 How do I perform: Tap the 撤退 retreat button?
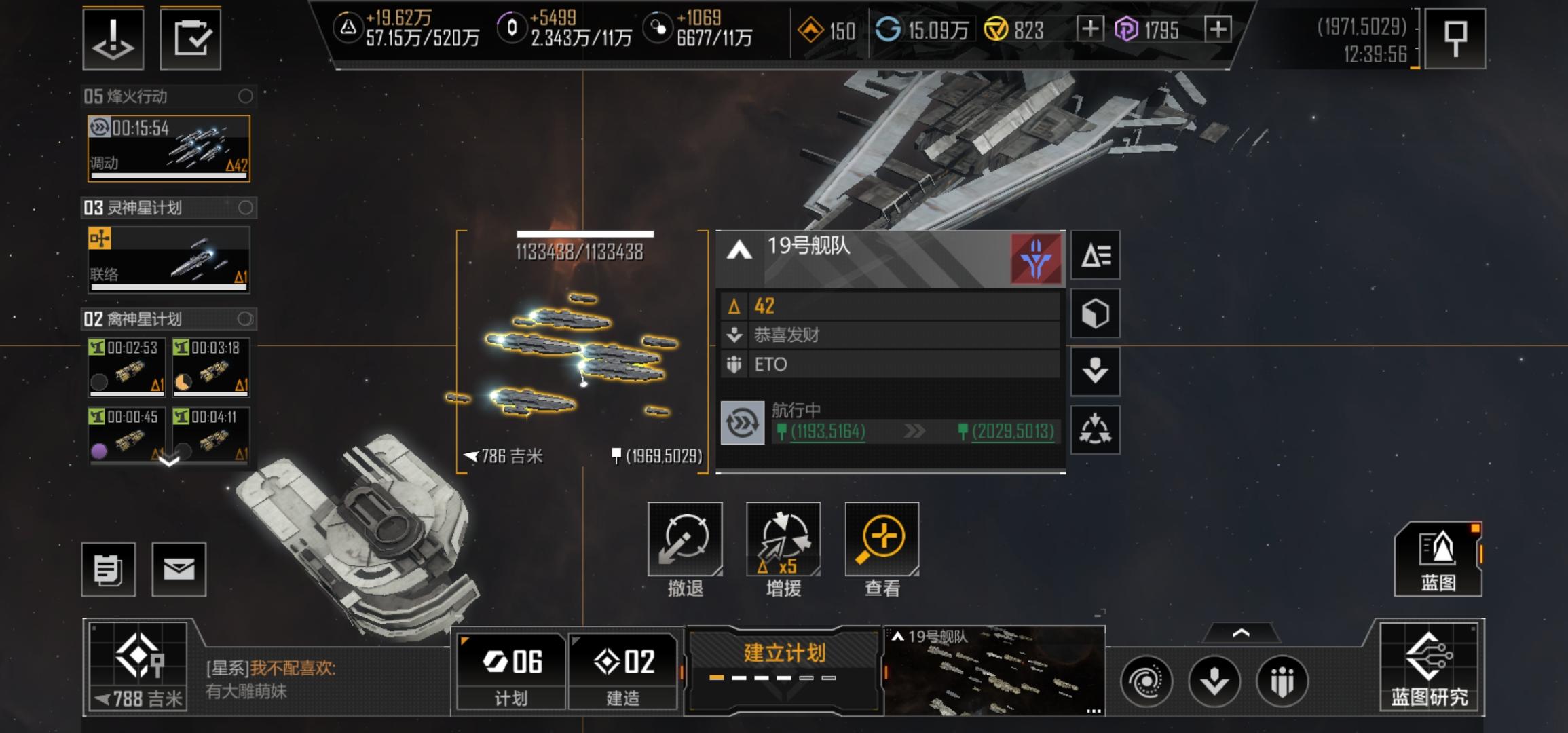(x=684, y=540)
